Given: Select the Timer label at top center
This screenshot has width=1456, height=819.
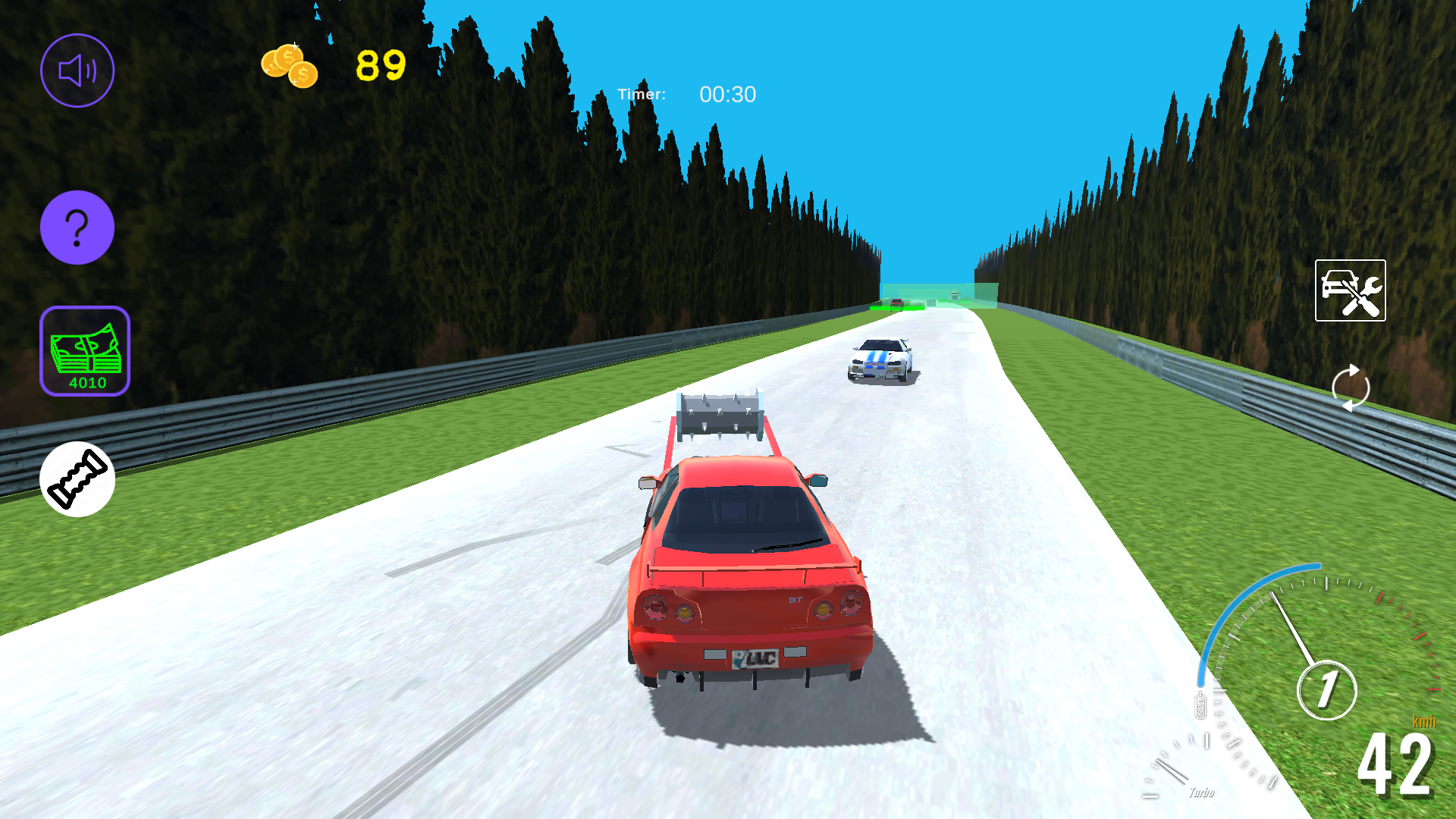Looking at the screenshot, I should coord(643,95).
